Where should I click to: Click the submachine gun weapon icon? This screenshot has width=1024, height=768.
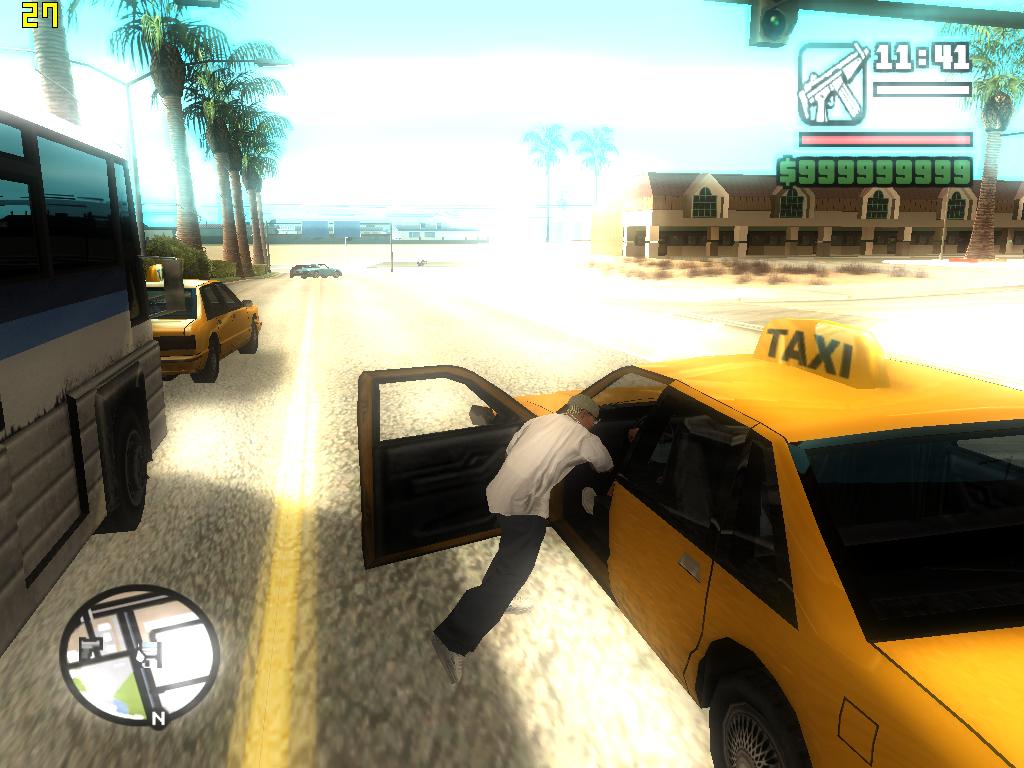[x=832, y=83]
